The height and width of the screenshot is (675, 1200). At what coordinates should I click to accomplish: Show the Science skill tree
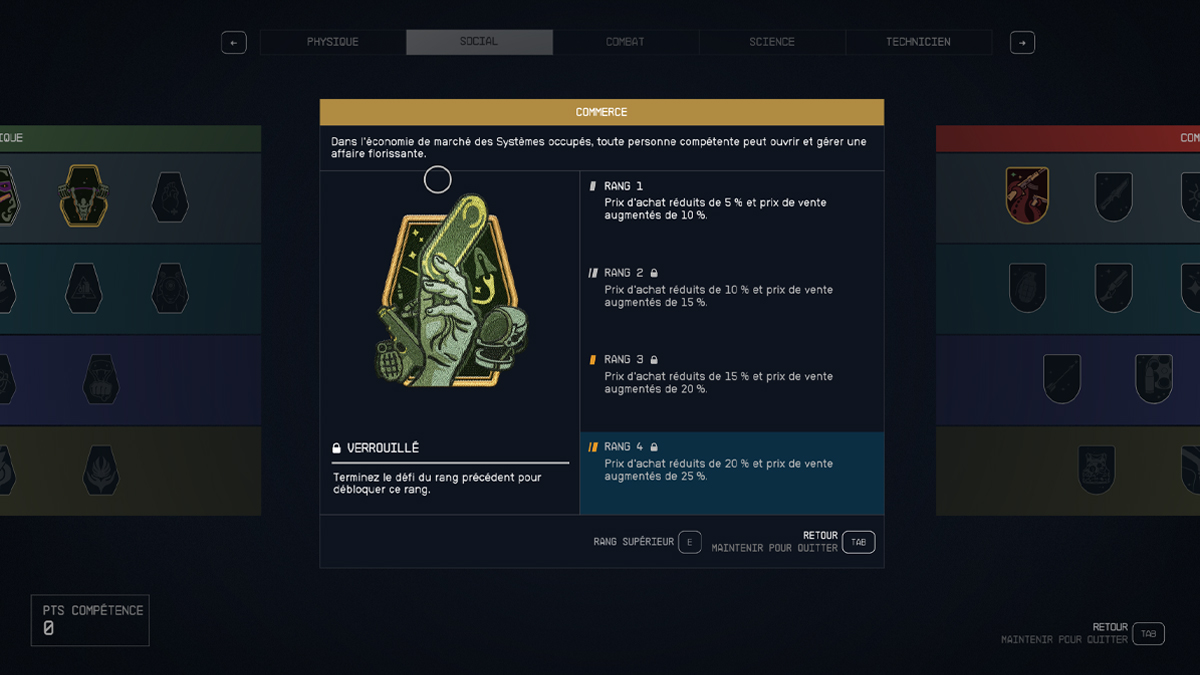pos(772,42)
